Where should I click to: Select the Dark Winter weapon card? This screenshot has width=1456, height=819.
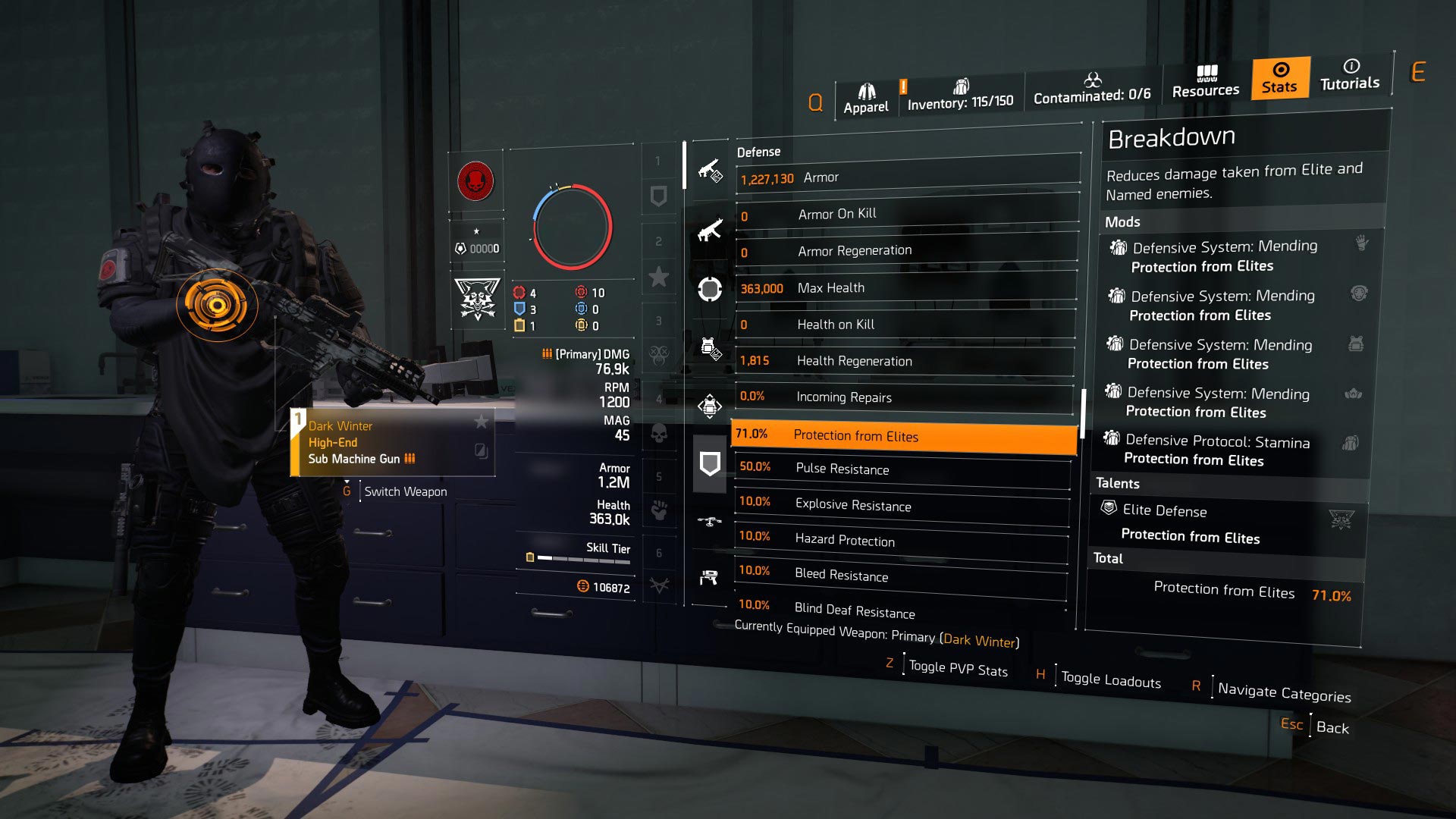(392, 443)
